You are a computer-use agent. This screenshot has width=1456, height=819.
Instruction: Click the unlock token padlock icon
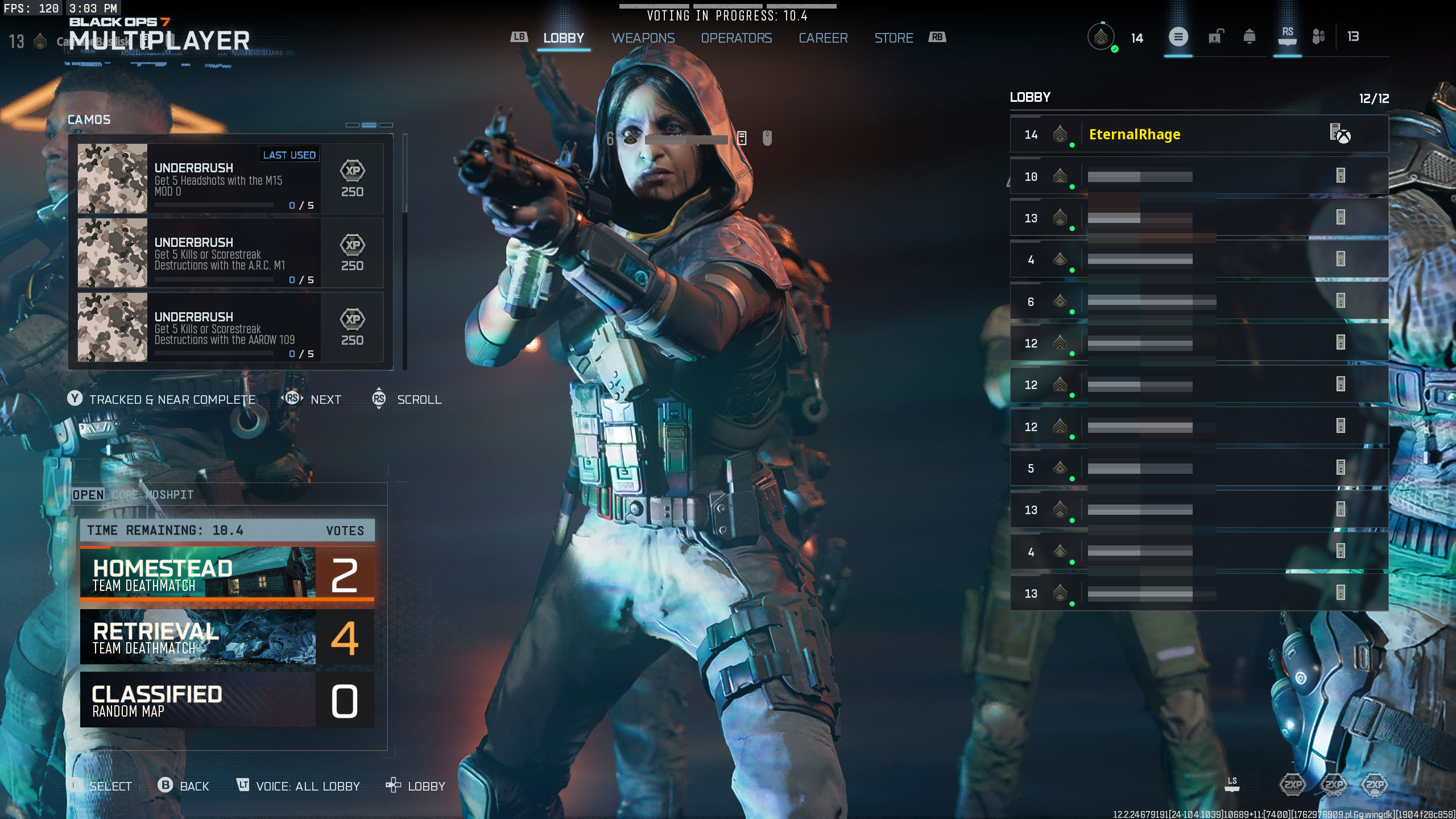click(x=1215, y=38)
